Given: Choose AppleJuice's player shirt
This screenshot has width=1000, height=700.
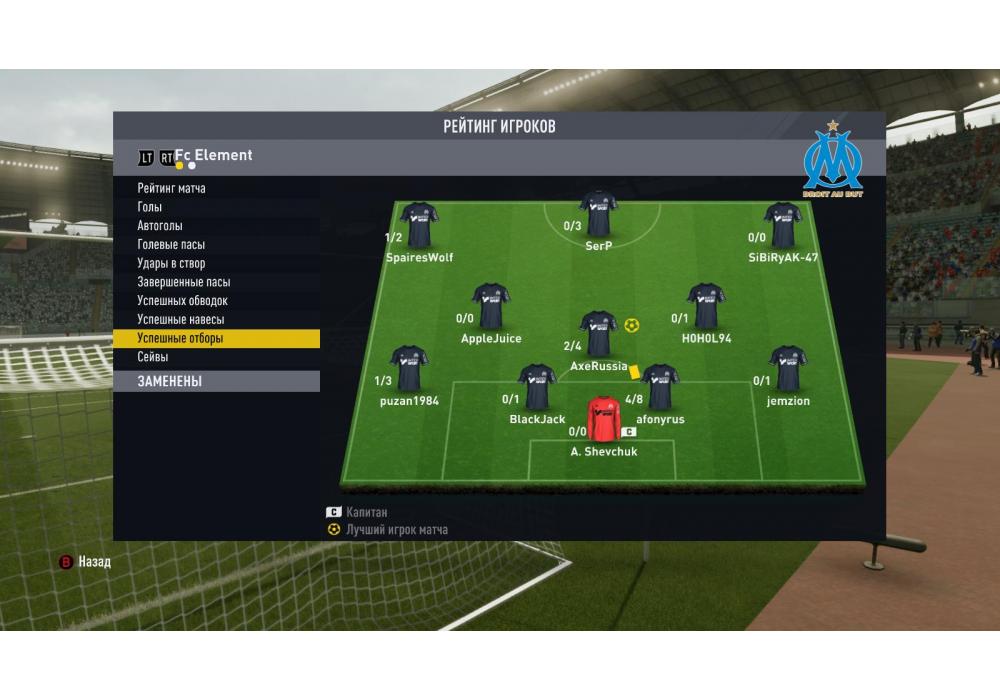Looking at the screenshot, I should tap(490, 307).
